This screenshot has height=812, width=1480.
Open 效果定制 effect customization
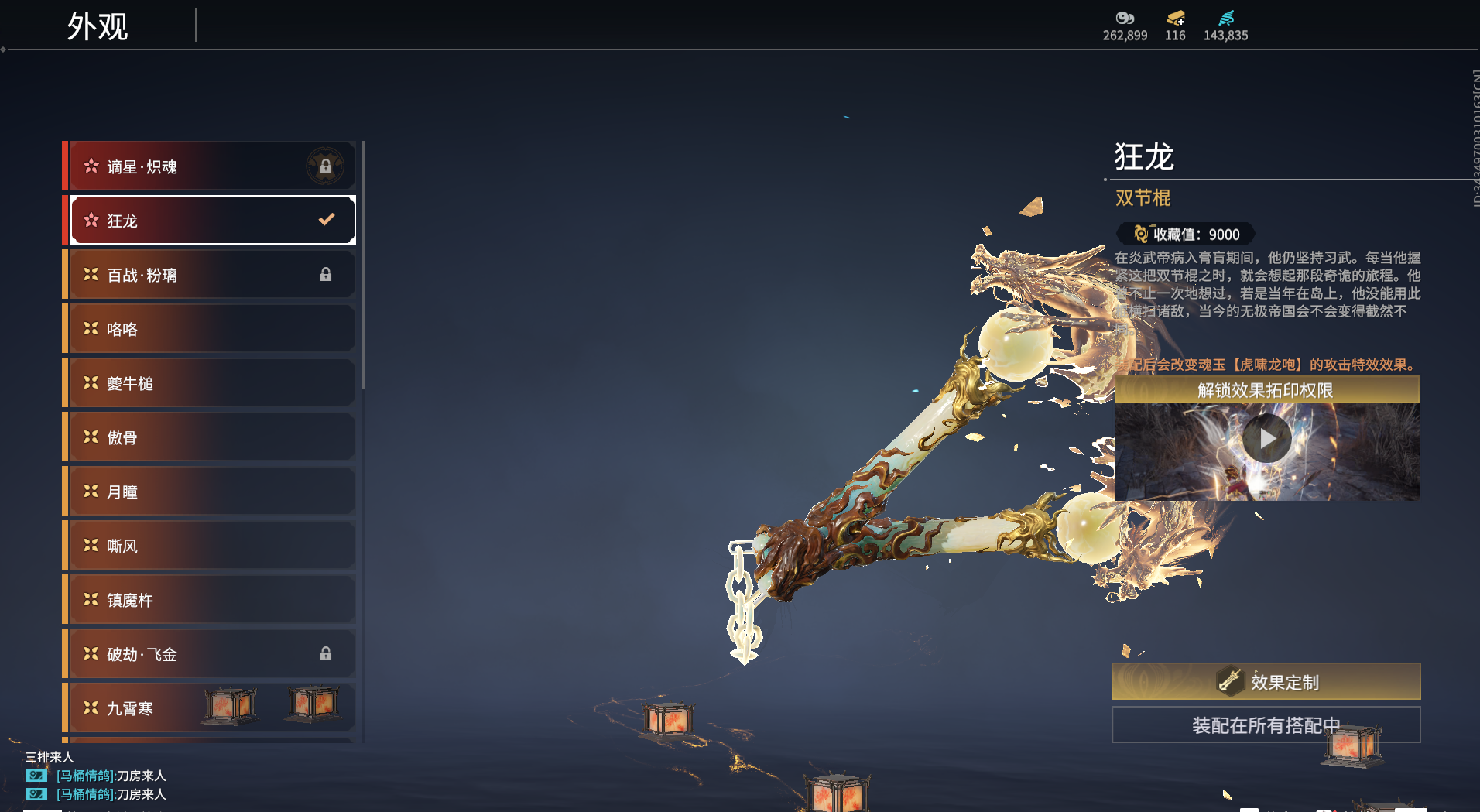(x=1266, y=682)
